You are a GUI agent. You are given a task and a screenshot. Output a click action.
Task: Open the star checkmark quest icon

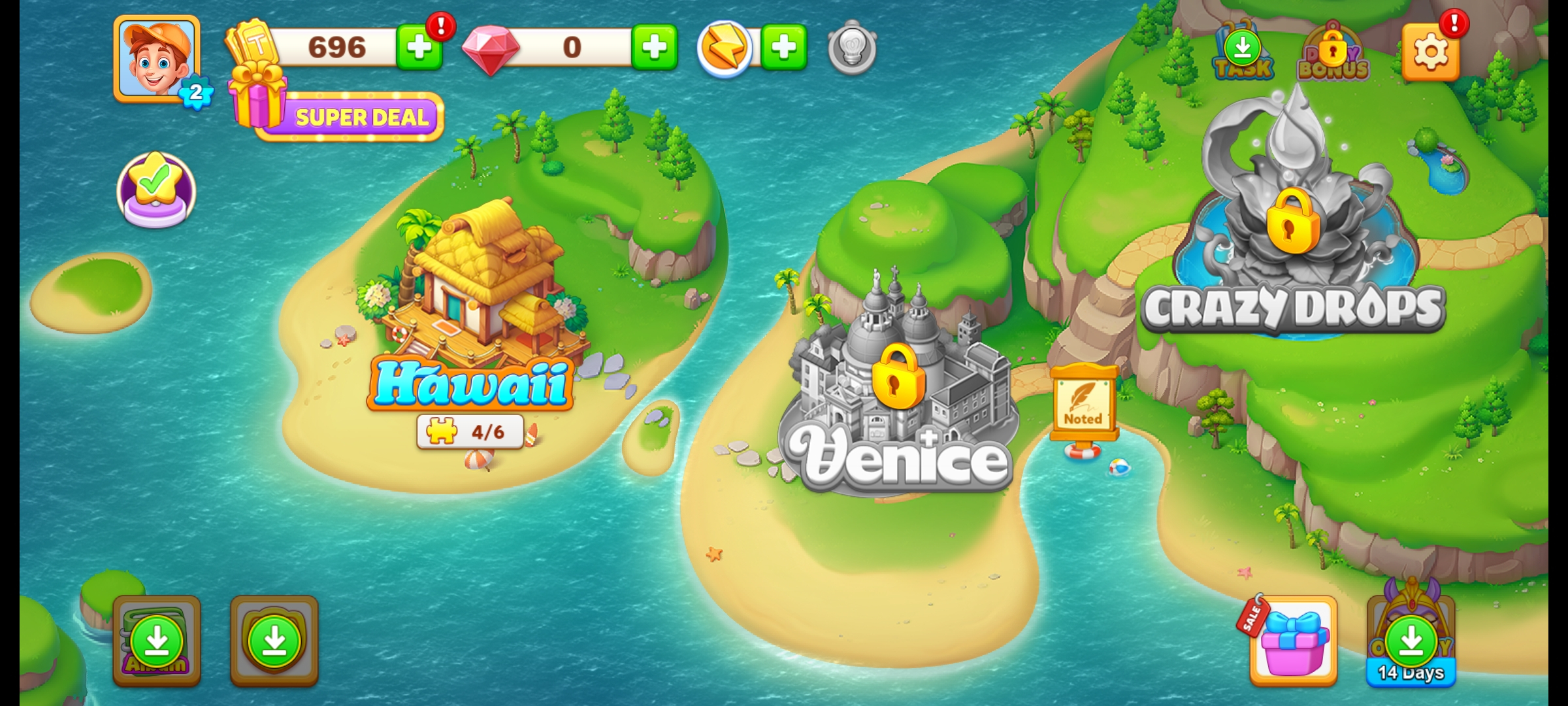pos(156,190)
